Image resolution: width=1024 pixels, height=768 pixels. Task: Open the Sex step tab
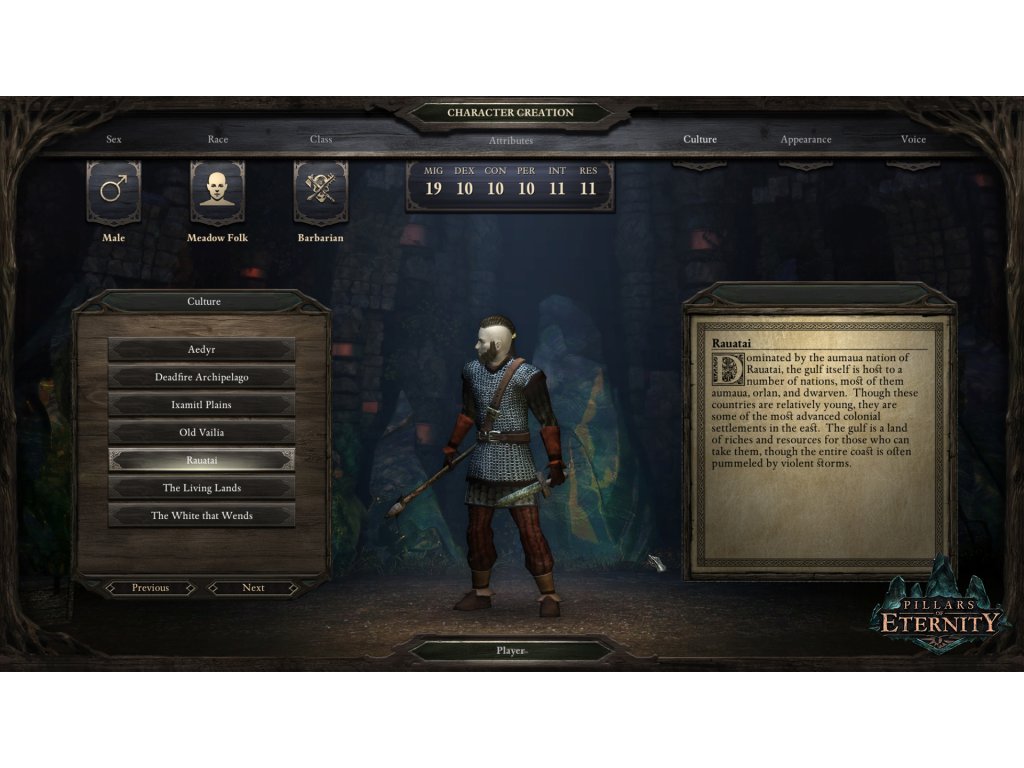(114, 140)
